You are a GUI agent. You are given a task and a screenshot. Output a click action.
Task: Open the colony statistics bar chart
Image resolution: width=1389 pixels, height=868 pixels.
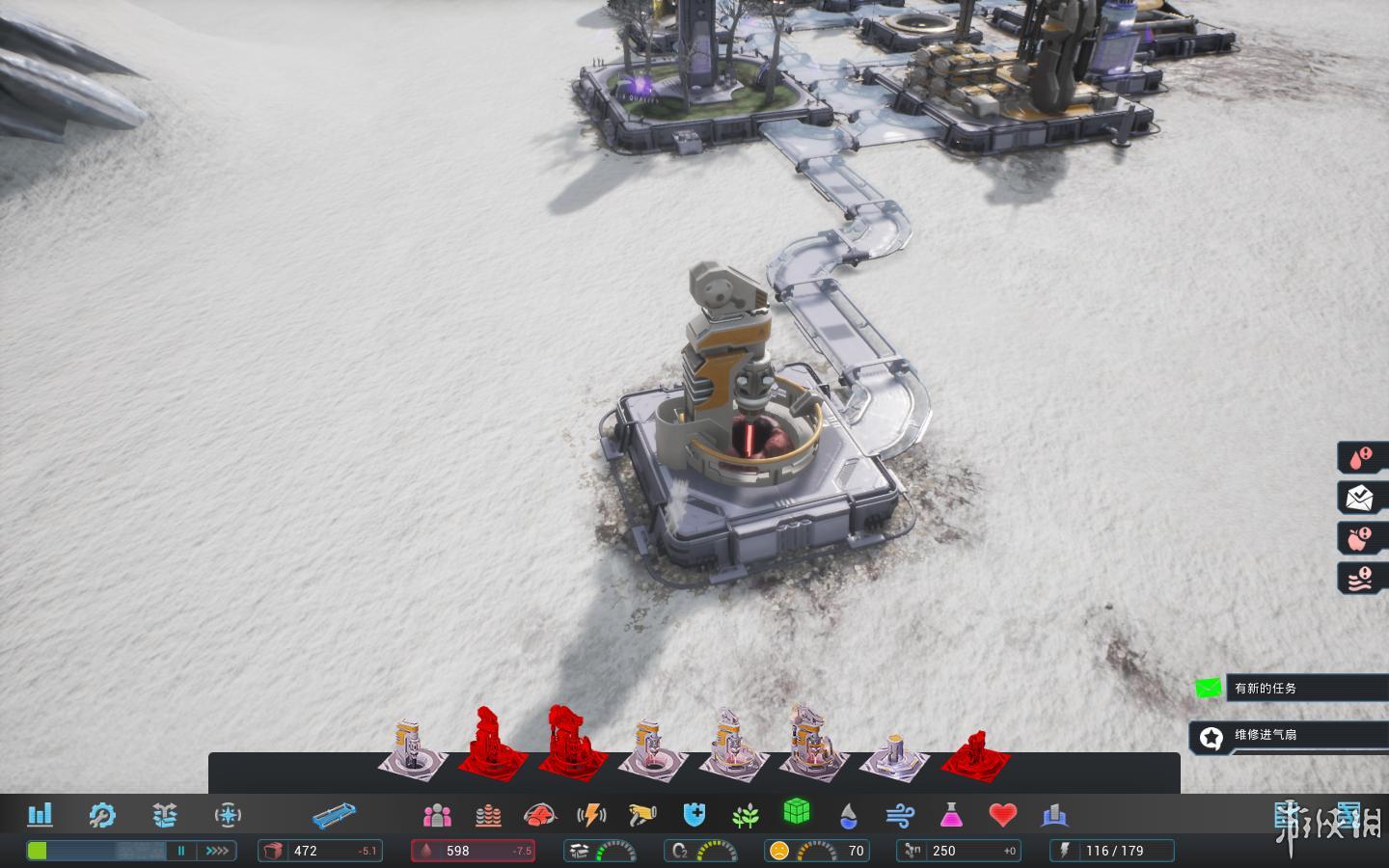(x=40, y=815)
